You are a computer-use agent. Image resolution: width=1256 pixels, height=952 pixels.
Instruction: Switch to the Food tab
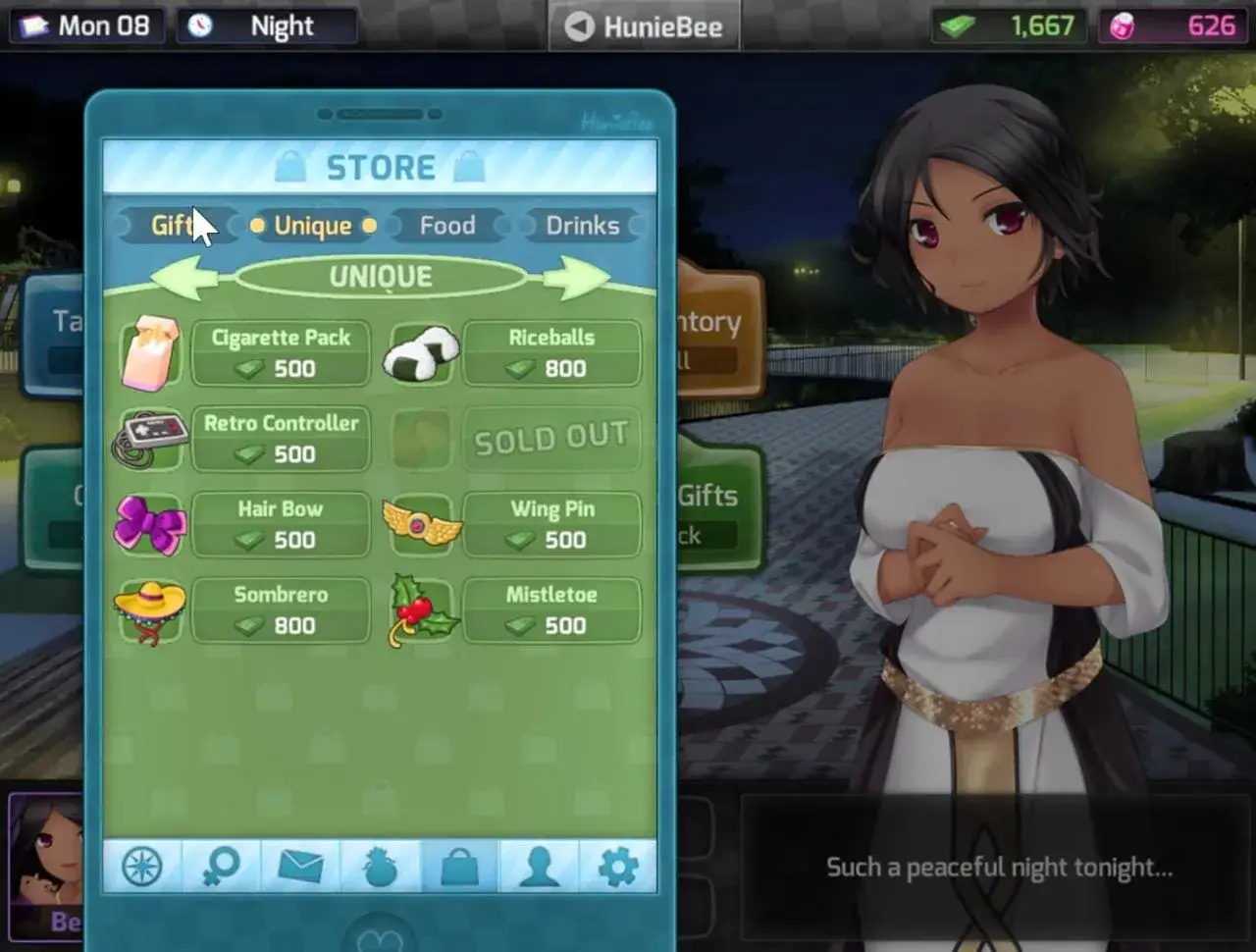(x=447, y=226)
